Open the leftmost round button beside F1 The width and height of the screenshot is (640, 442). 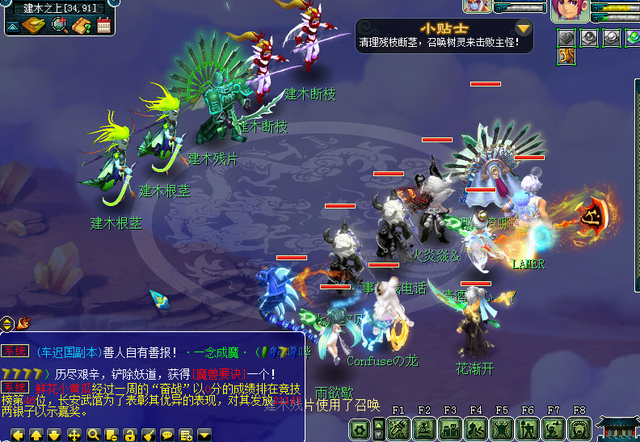point(360,429)
